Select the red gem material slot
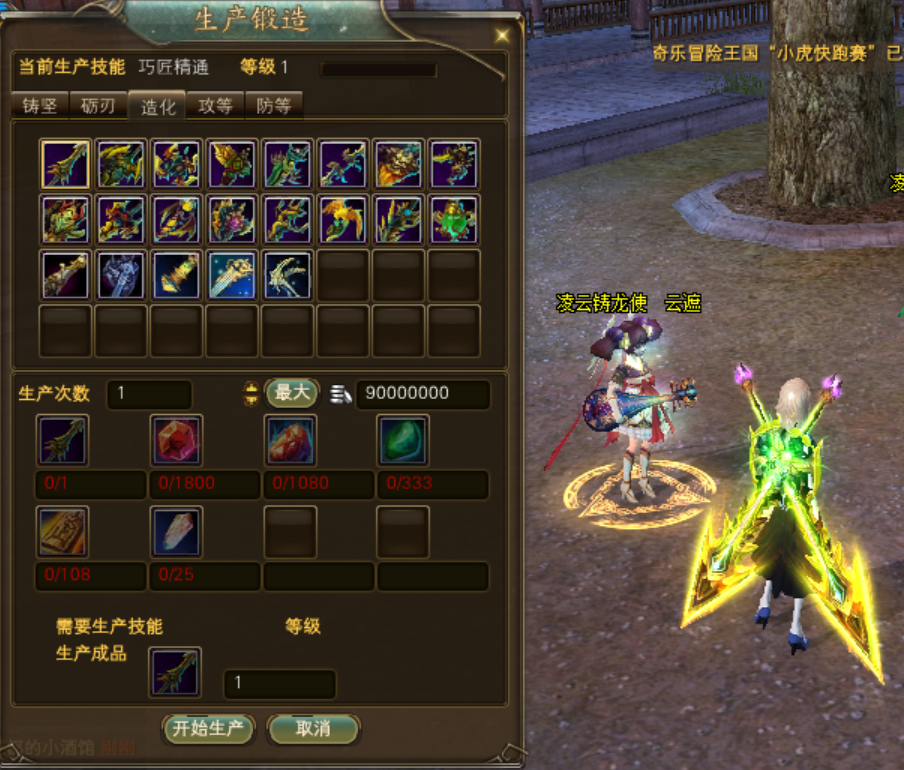Image resolution: width=904 pixels, height=770 pixels. tap(177, 441)
